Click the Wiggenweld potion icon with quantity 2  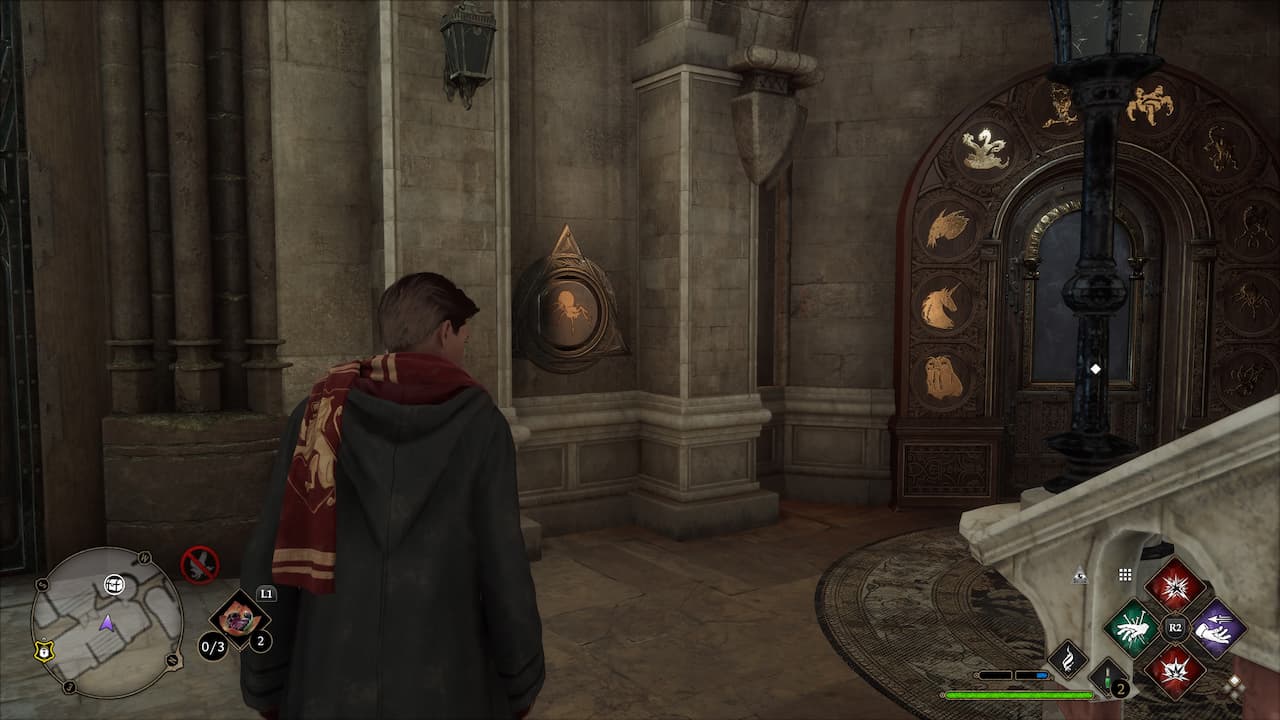tap(1107, 679)
